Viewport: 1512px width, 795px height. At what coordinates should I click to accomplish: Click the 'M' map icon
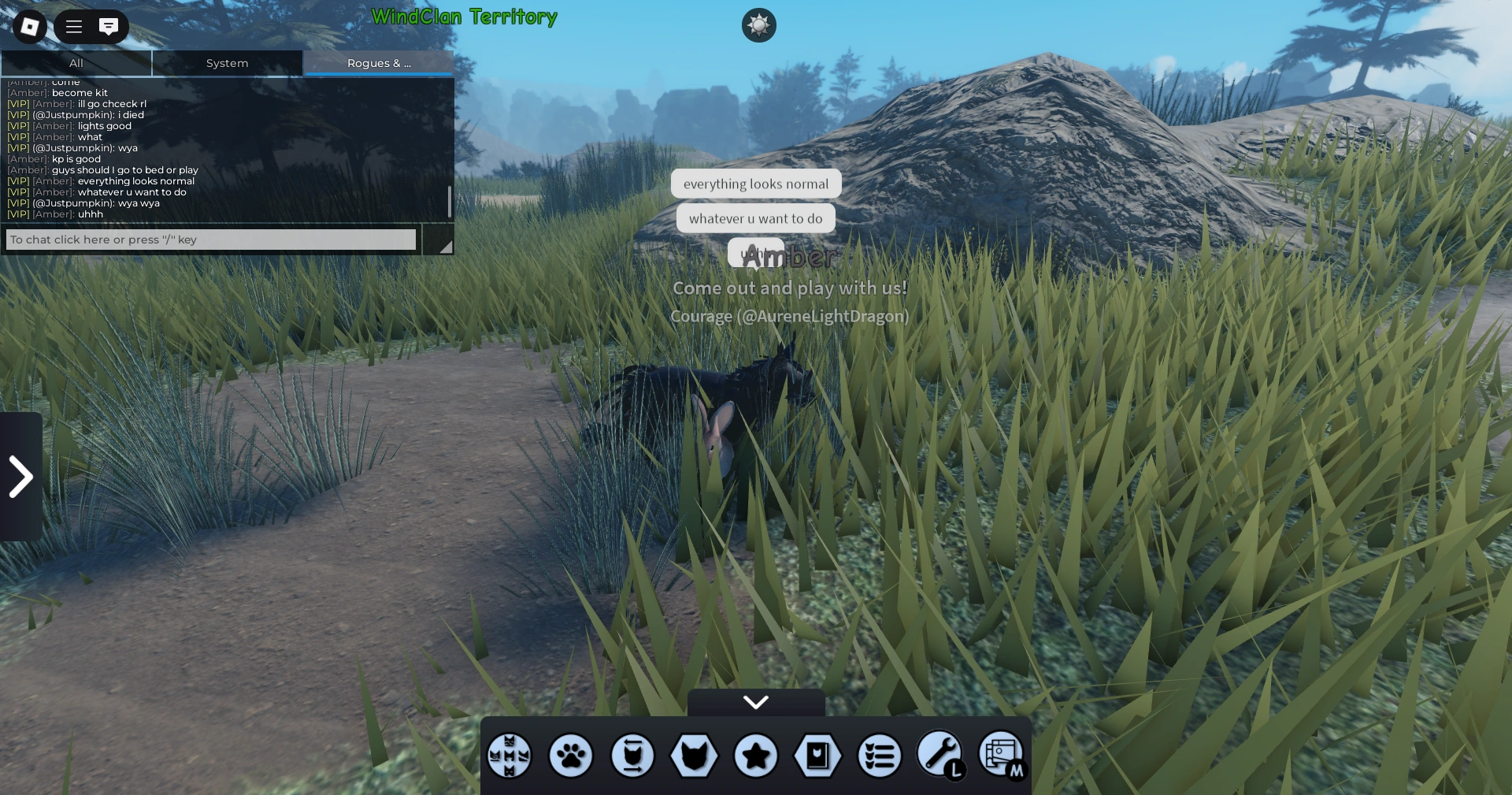point(1002,756)
